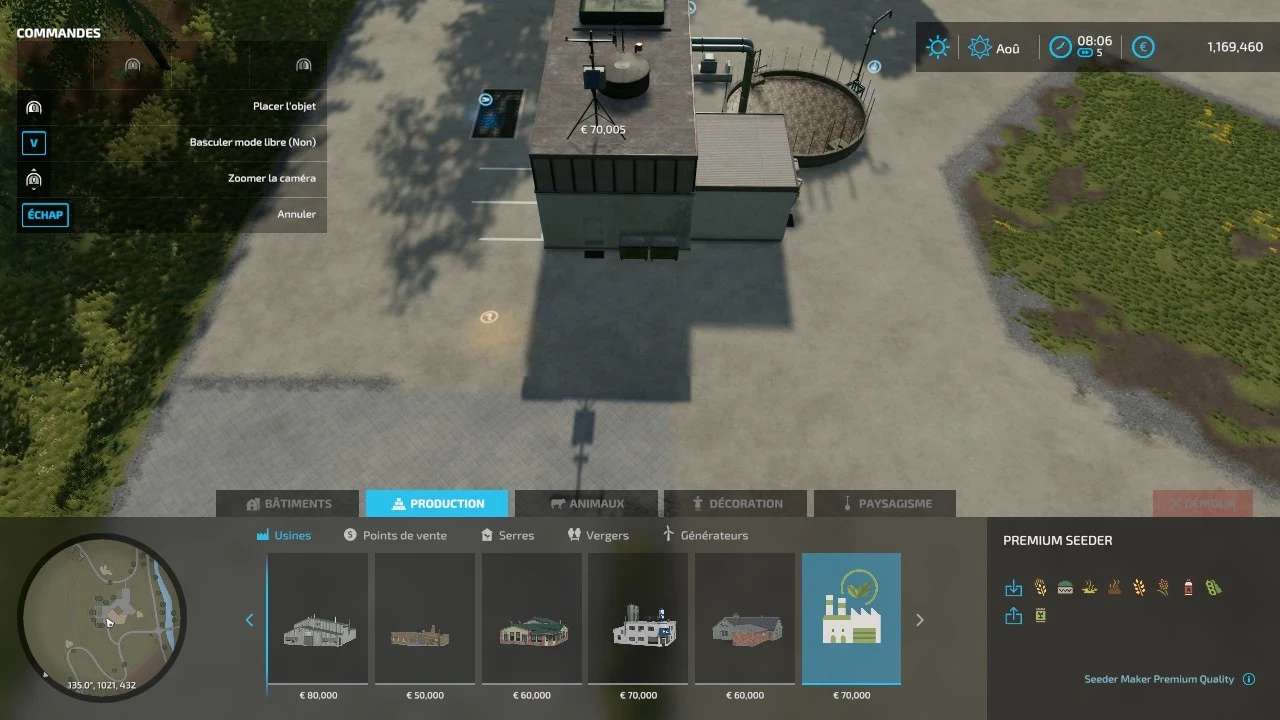Show next factories with right arrow

click(x=920, y=620)
